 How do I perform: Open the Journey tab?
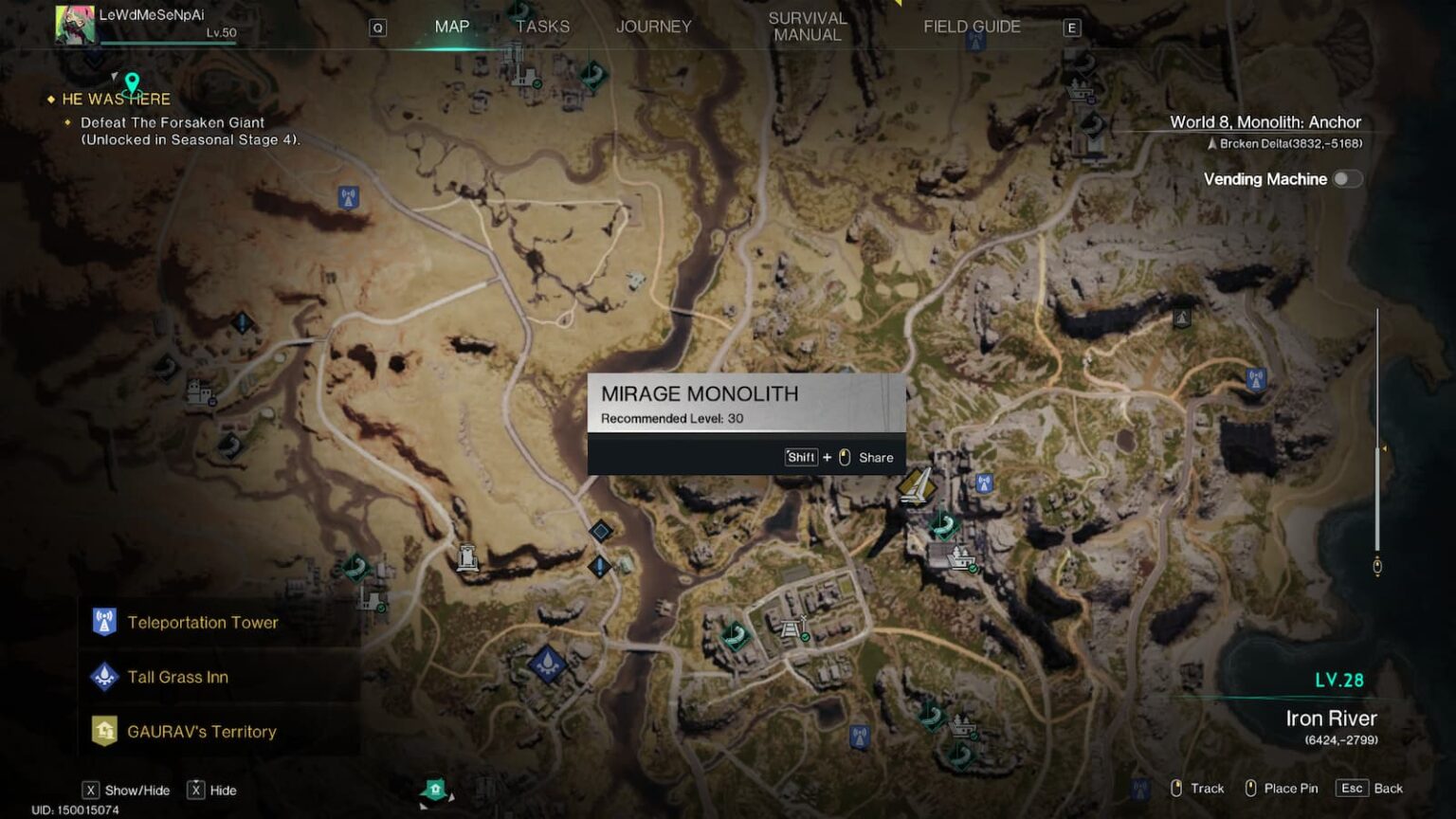[x=653, y=27]
